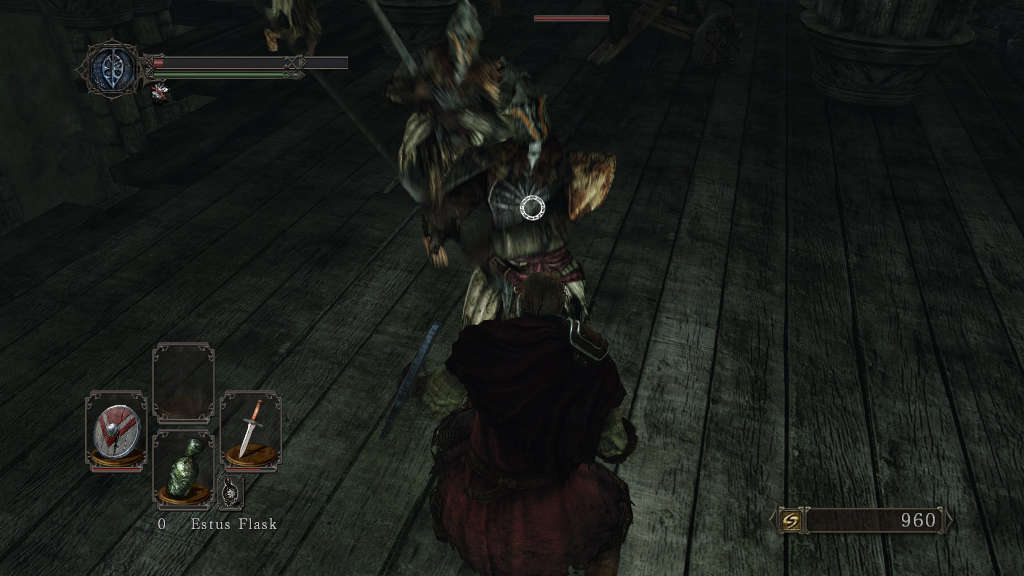This screenshot has width=1024, height=576.
Task: Click the gold souls icon beside 960
Action: [791, 521]
